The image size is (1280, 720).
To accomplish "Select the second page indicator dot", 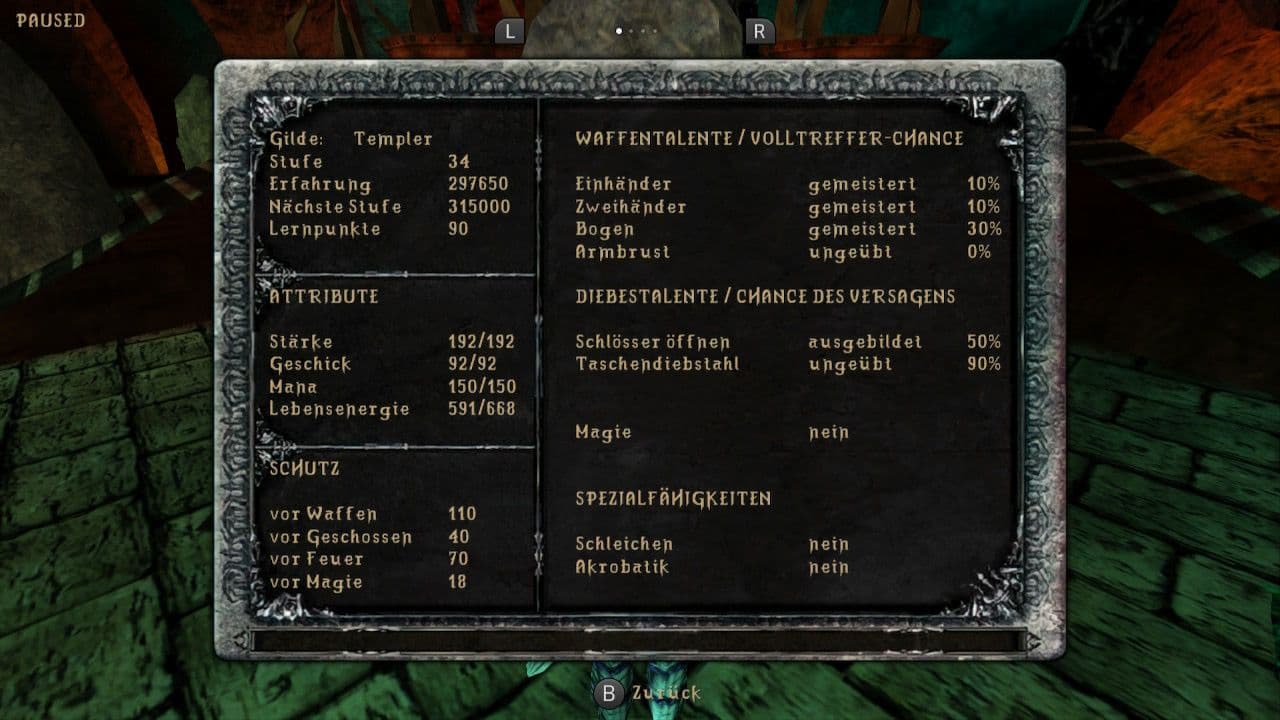I will 631,31.
